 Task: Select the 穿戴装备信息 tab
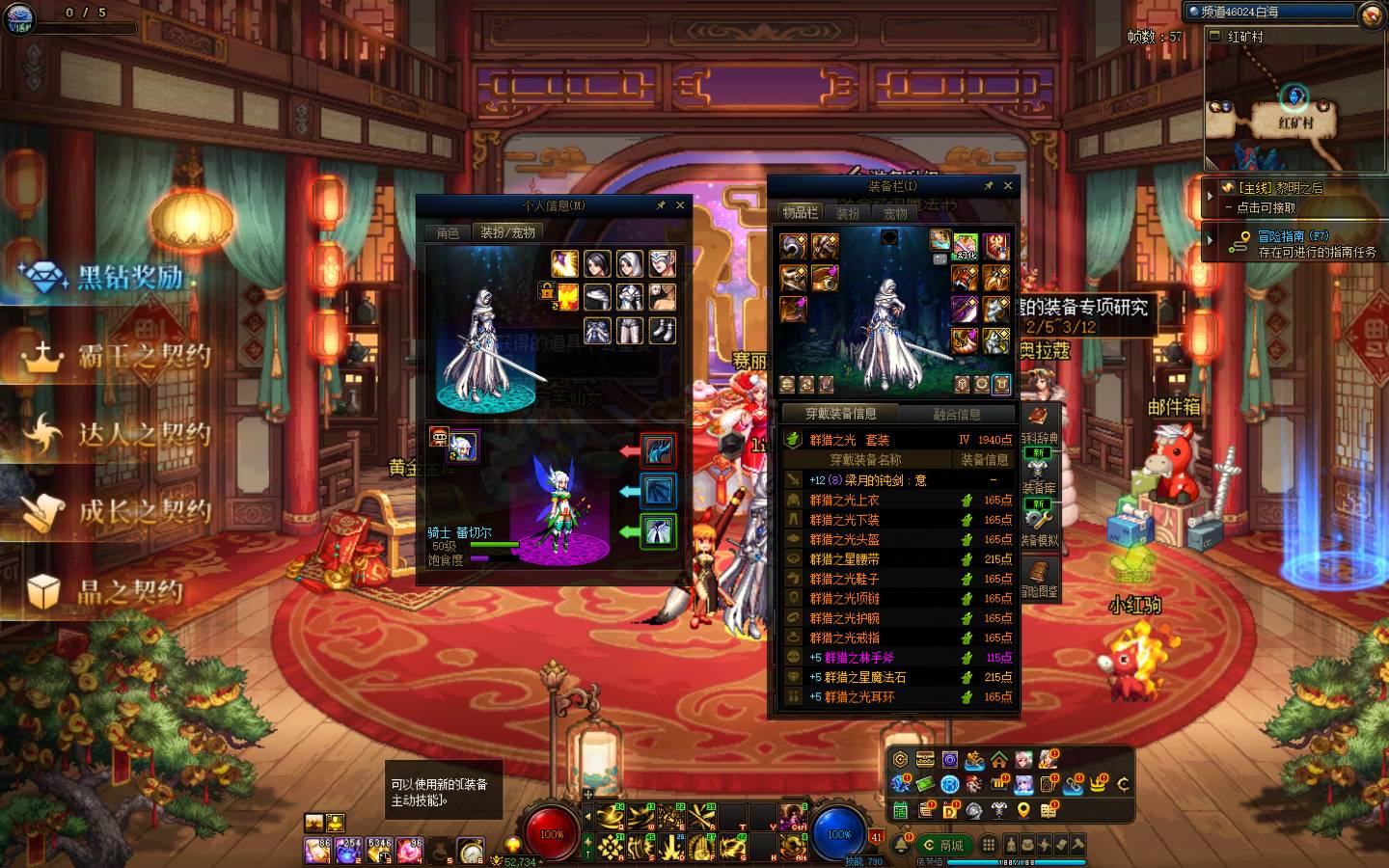click(841, 414)
